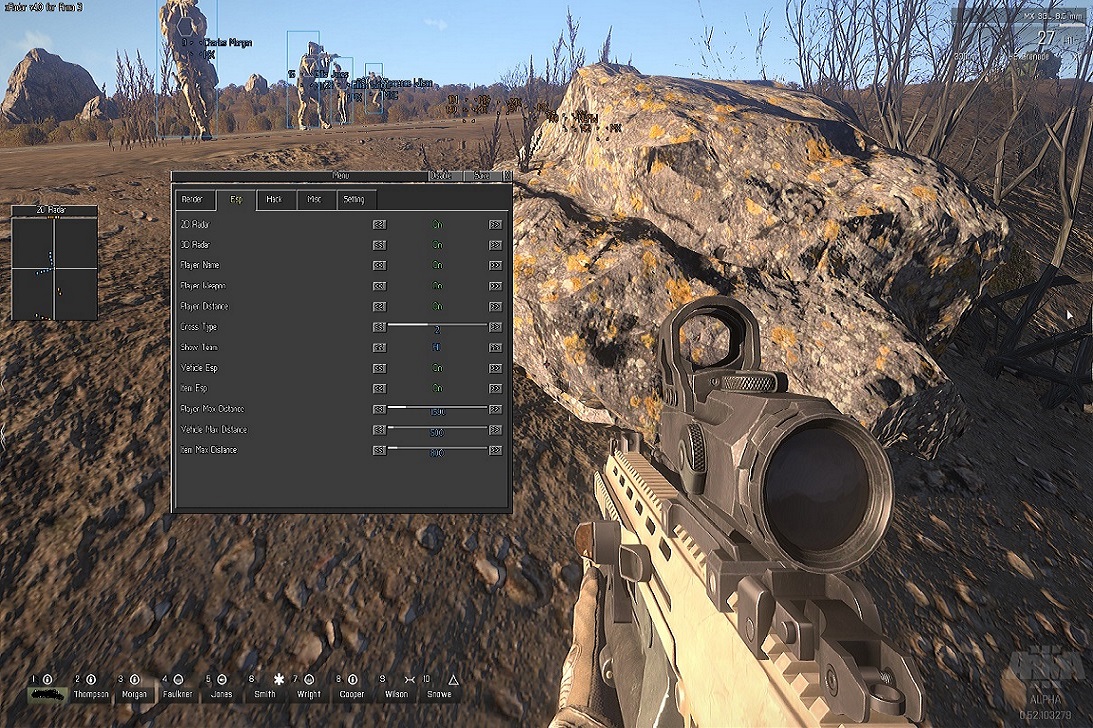Show the Setting tab
This screenshot has height=728, width=1093.
(354, 200)
